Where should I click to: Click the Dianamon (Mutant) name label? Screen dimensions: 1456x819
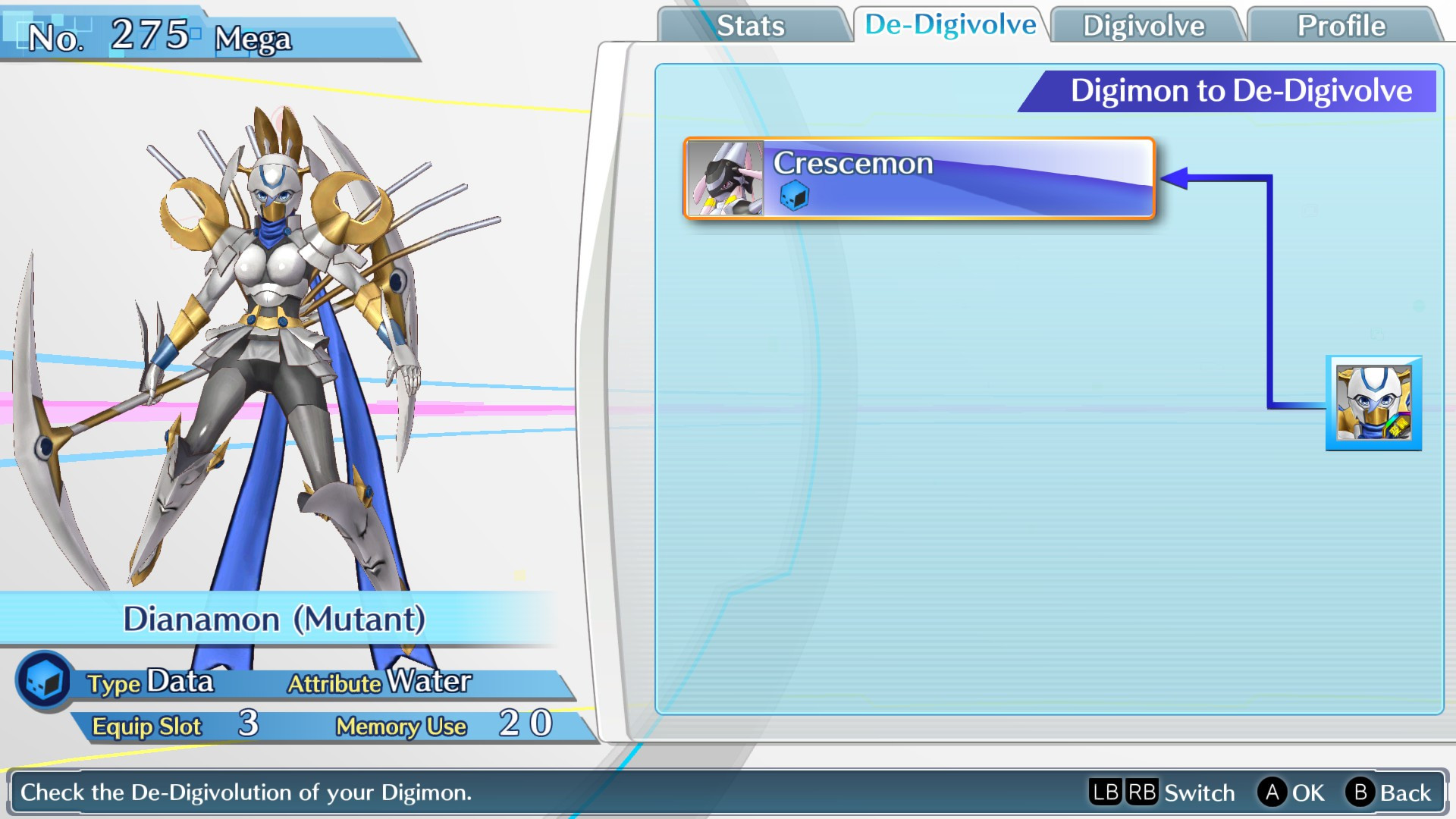[x=276, y=619]
